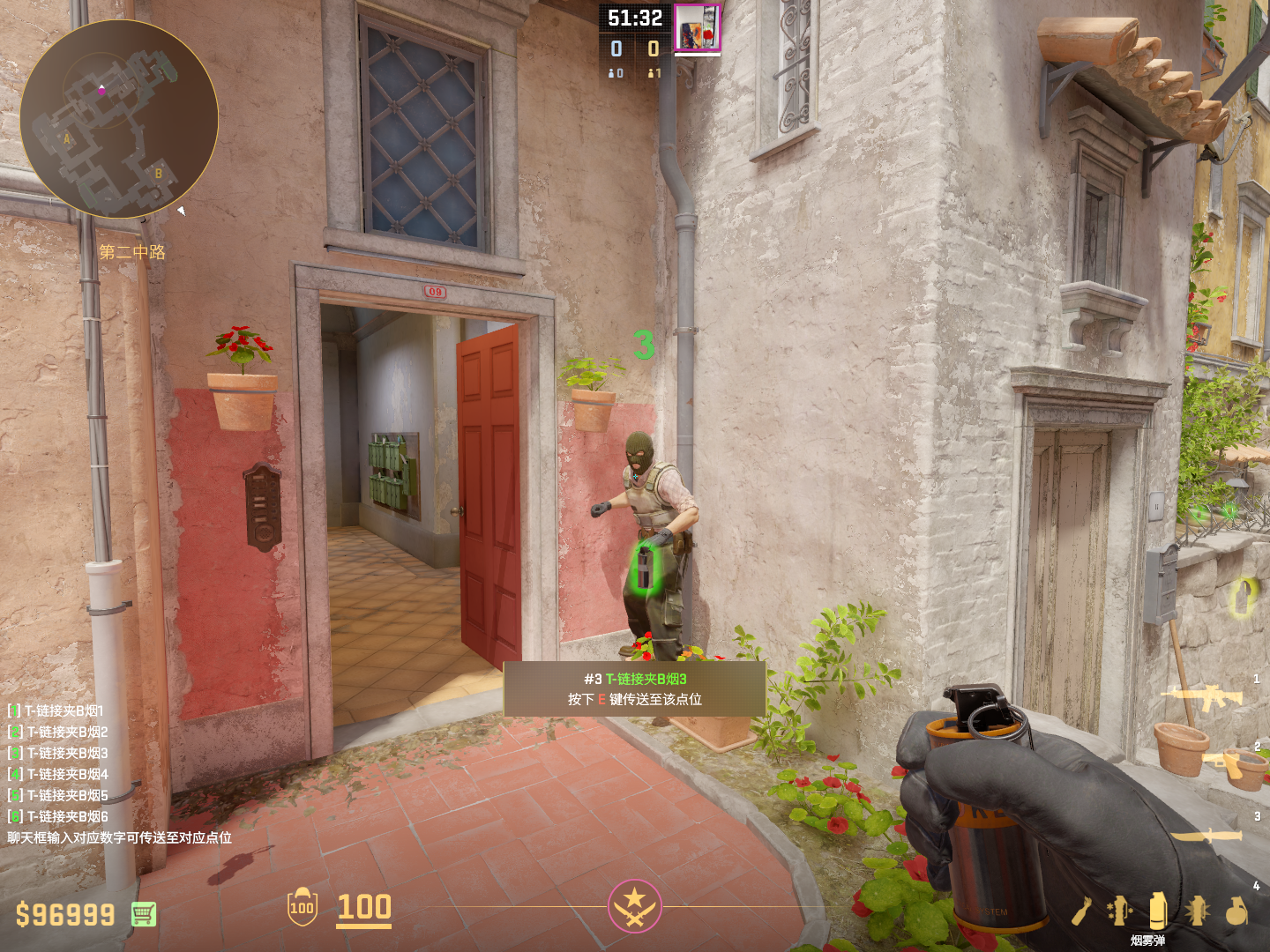Click the circular radar minimap

[119, 119]
